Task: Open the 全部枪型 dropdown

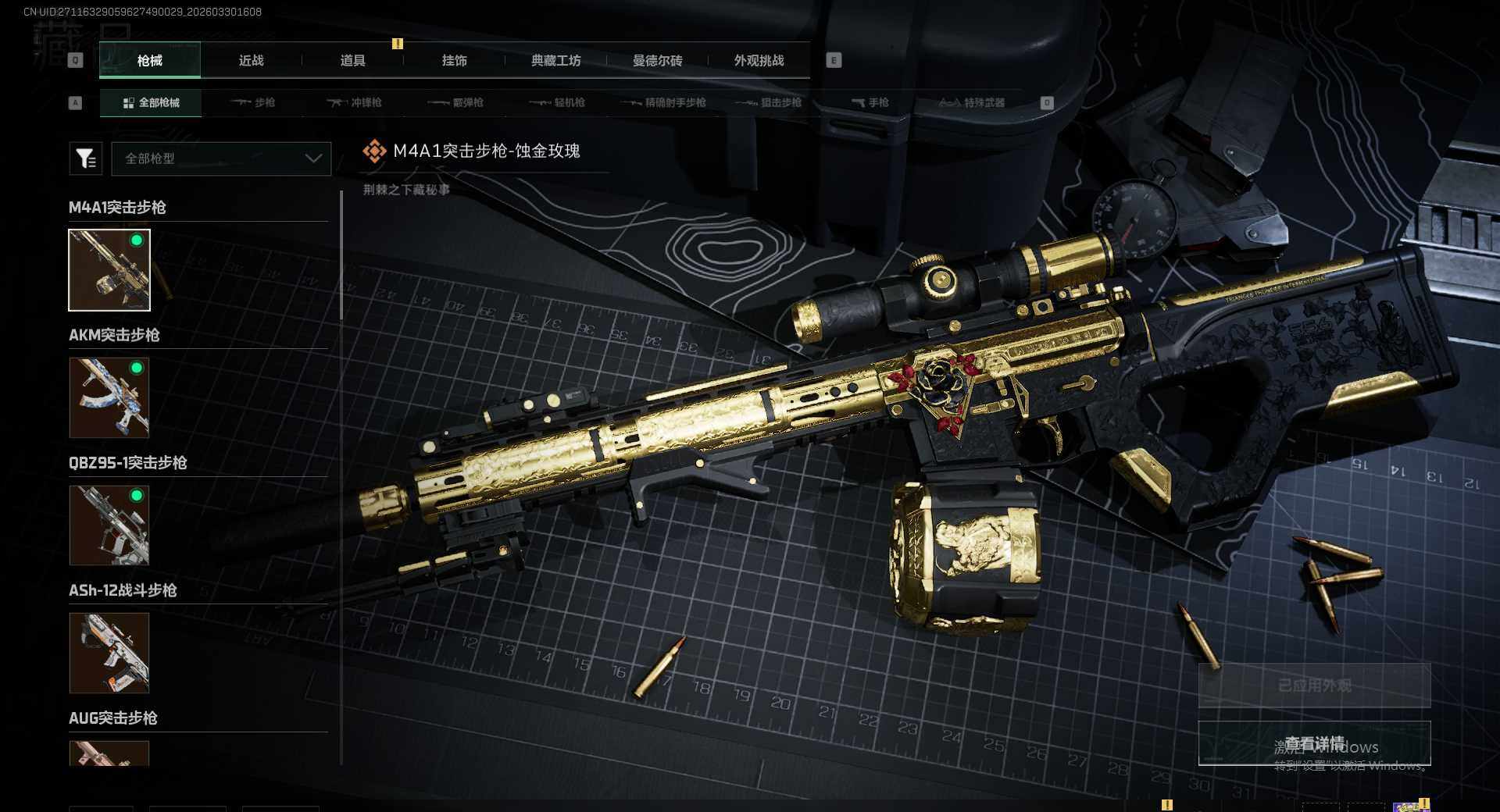Action: click(x=221, y=158)
